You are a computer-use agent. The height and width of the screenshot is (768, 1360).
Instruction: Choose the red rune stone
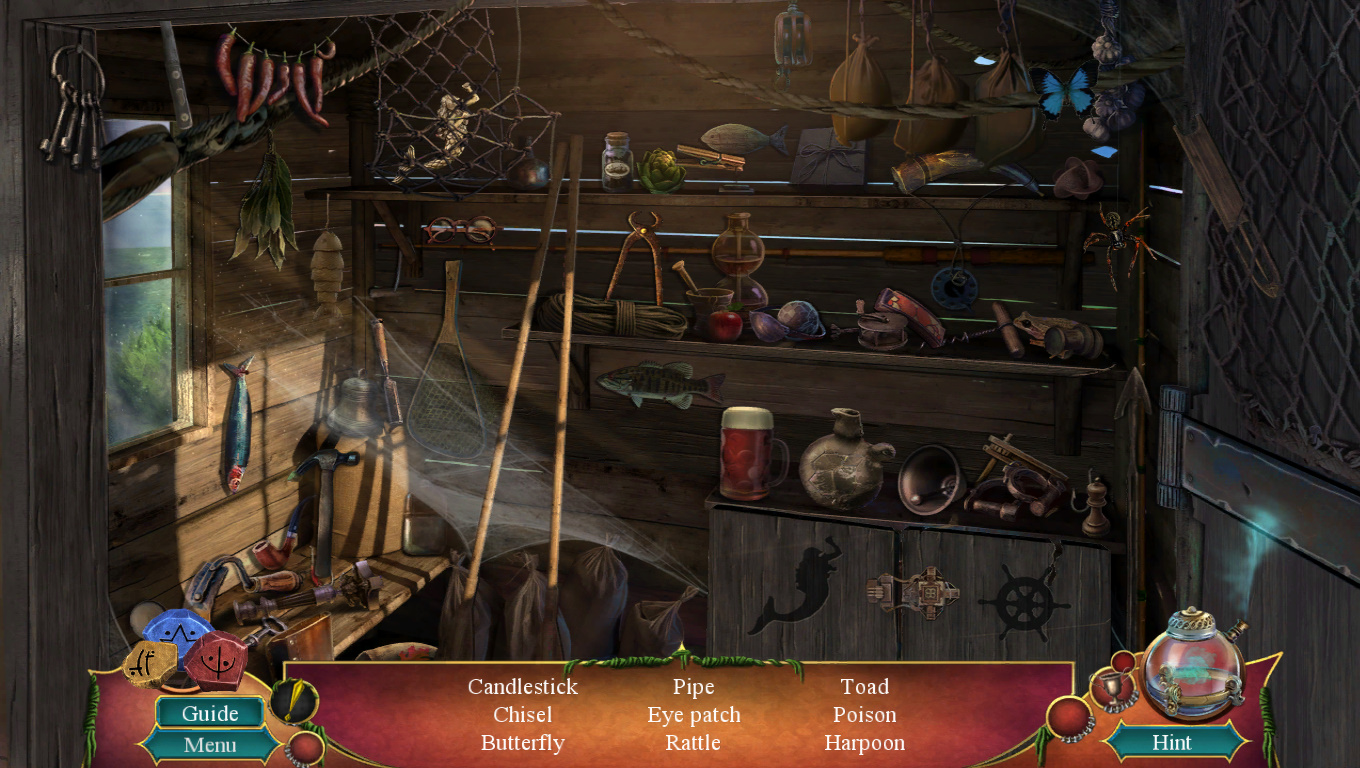pyautogui.click(x=216, y=660)
